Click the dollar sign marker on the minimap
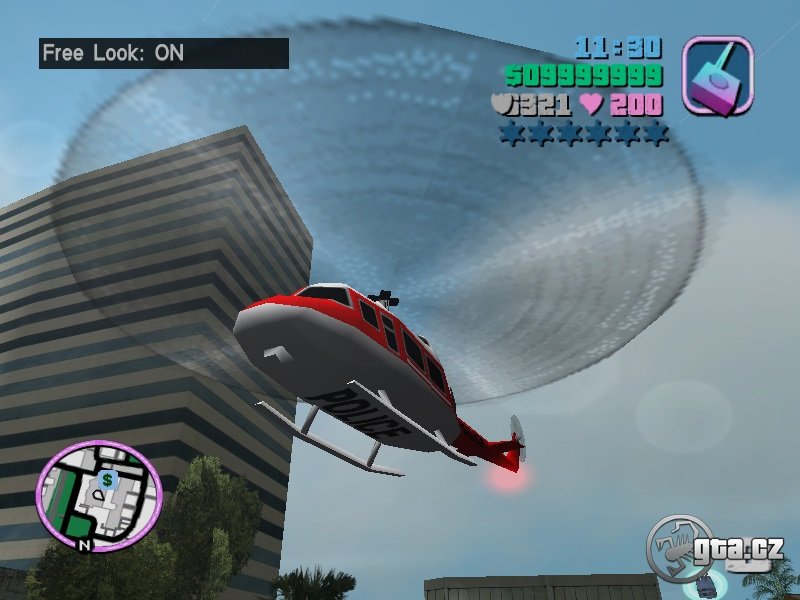The width and height of the screenshot is (800, 600). click(x=107, y=479)
